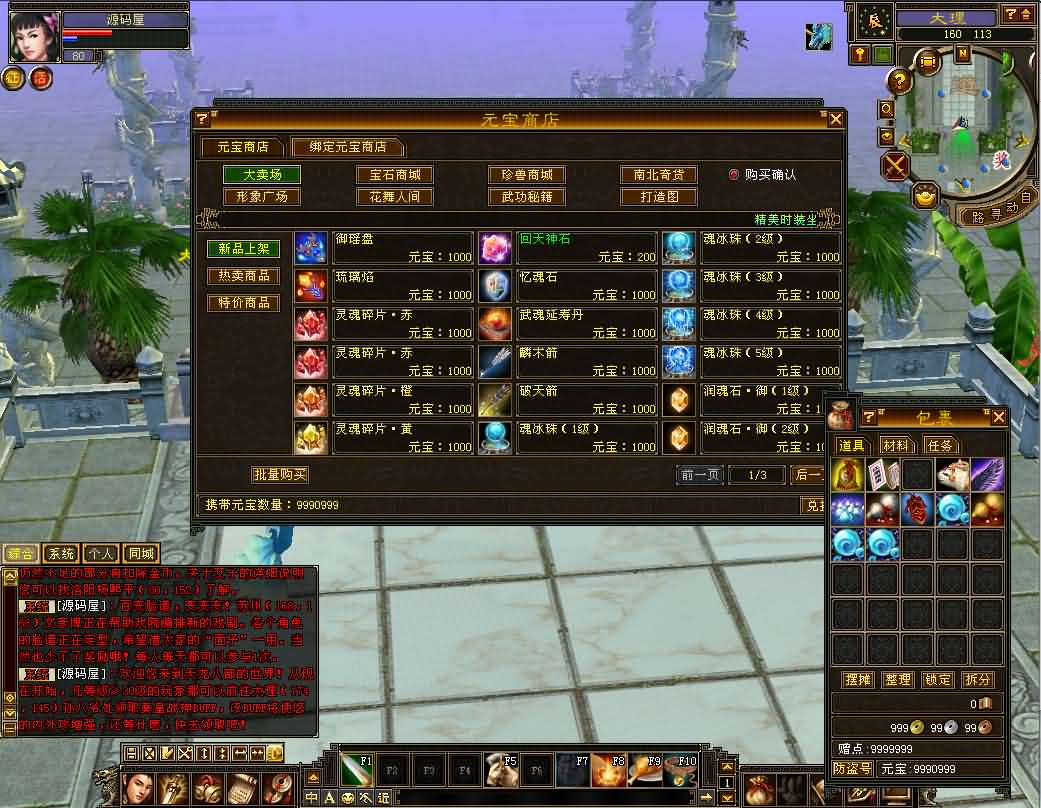This screenshot has width=1041, height=808.
Task: Click the 整理 button to sort the bag
Action: (x=898, y=680)
